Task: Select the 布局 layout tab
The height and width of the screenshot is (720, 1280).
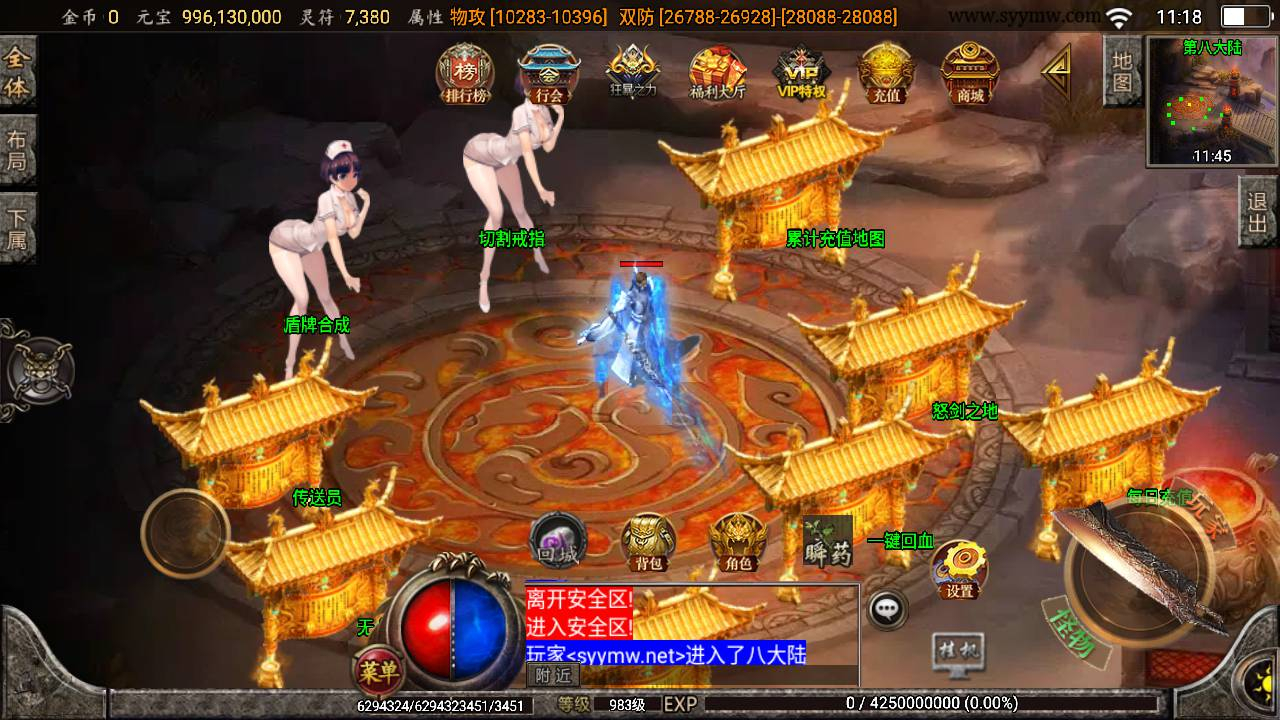Action: (x=17, y=150)
